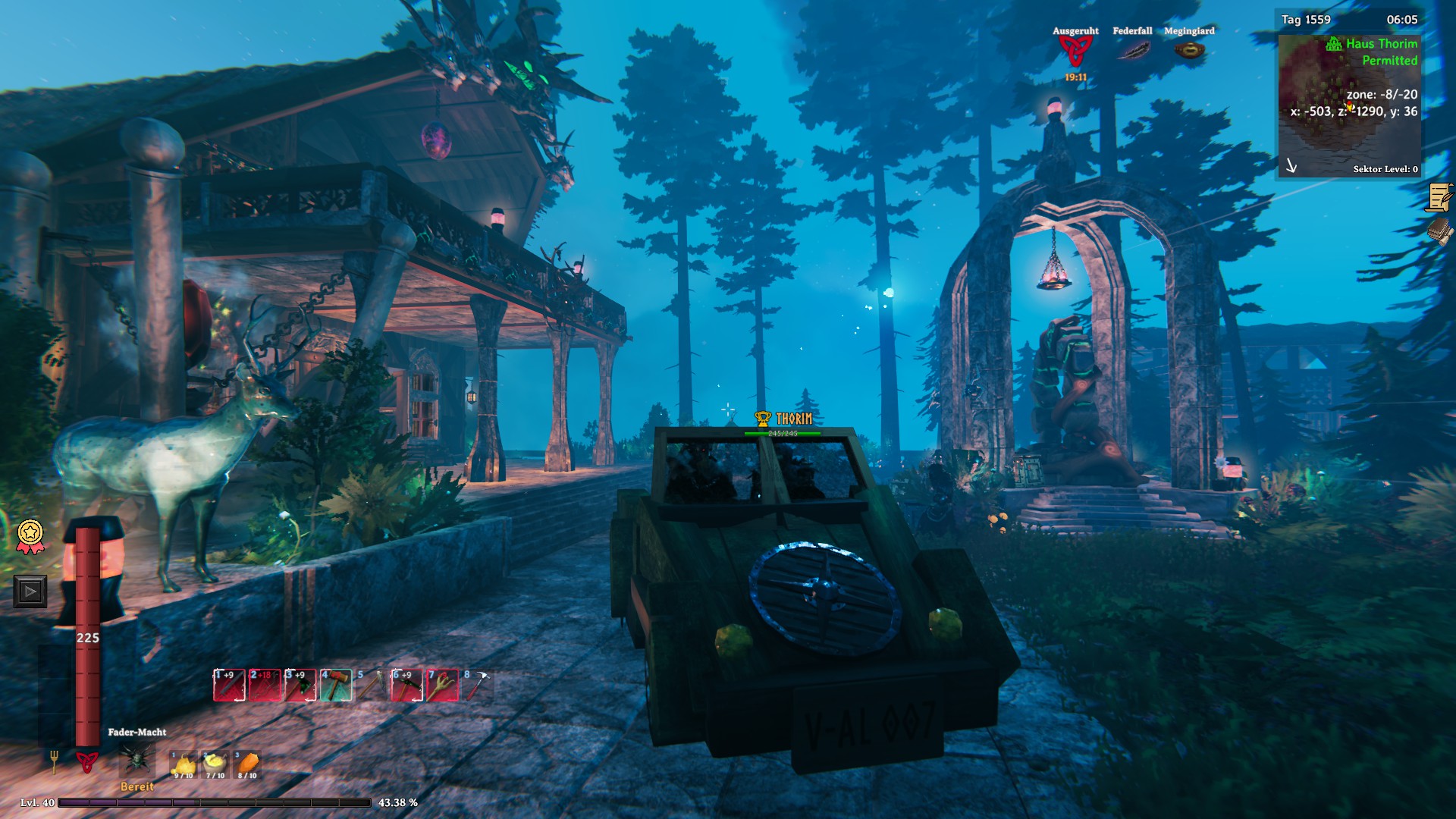Click the play arrow button
The width and height of the screenshot is (1456, 819).
30,591
